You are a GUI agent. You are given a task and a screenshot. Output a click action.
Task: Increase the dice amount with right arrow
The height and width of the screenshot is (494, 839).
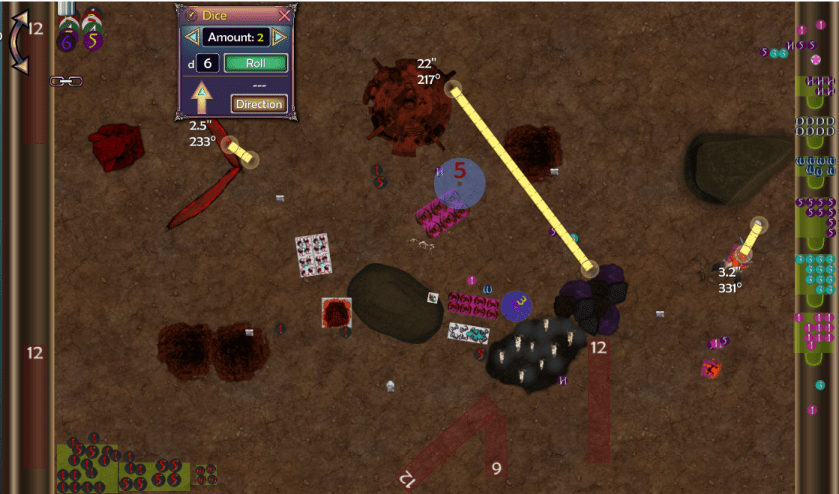281,37
